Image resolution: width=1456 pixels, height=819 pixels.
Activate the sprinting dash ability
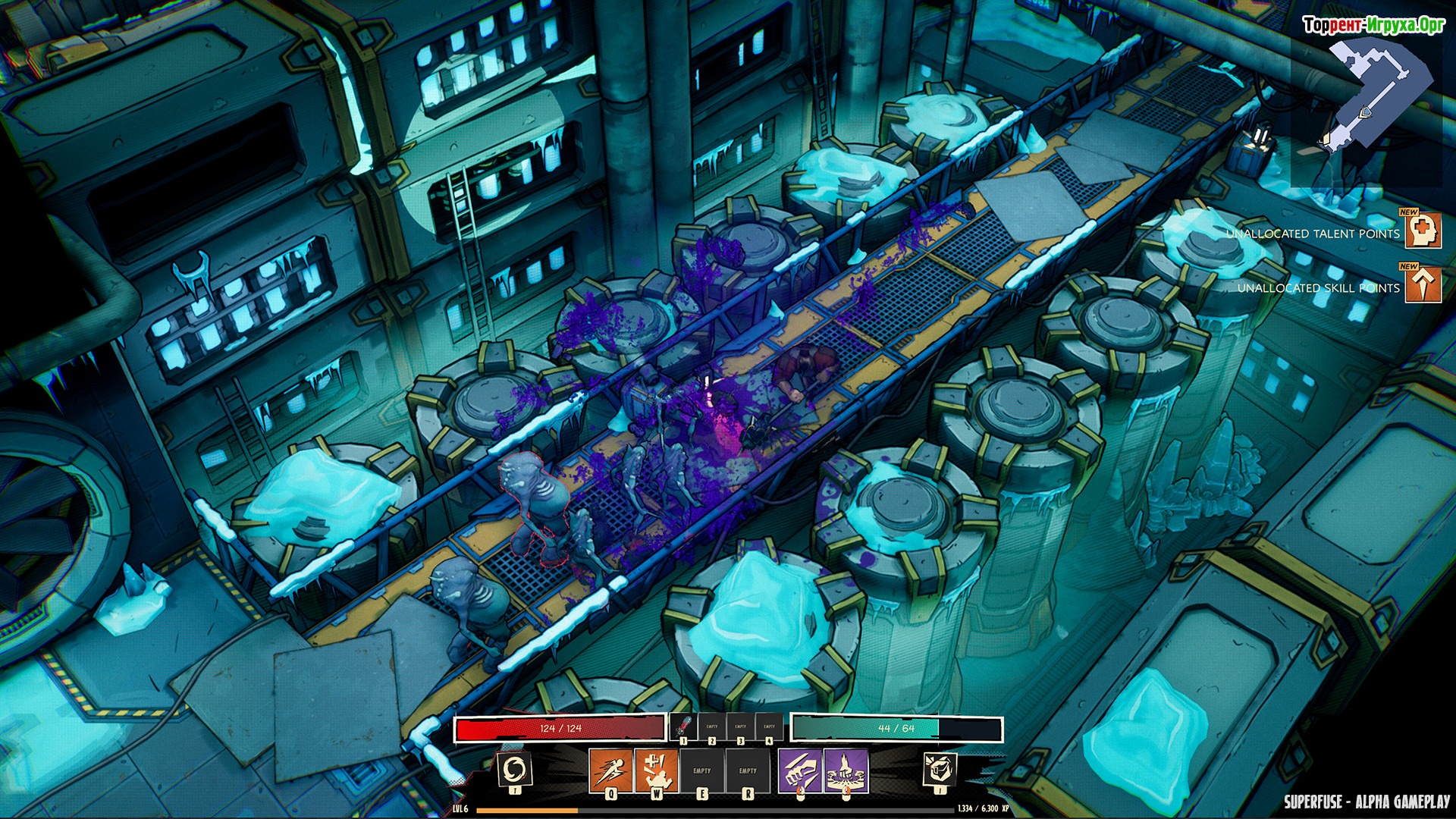tap(610, 769)
